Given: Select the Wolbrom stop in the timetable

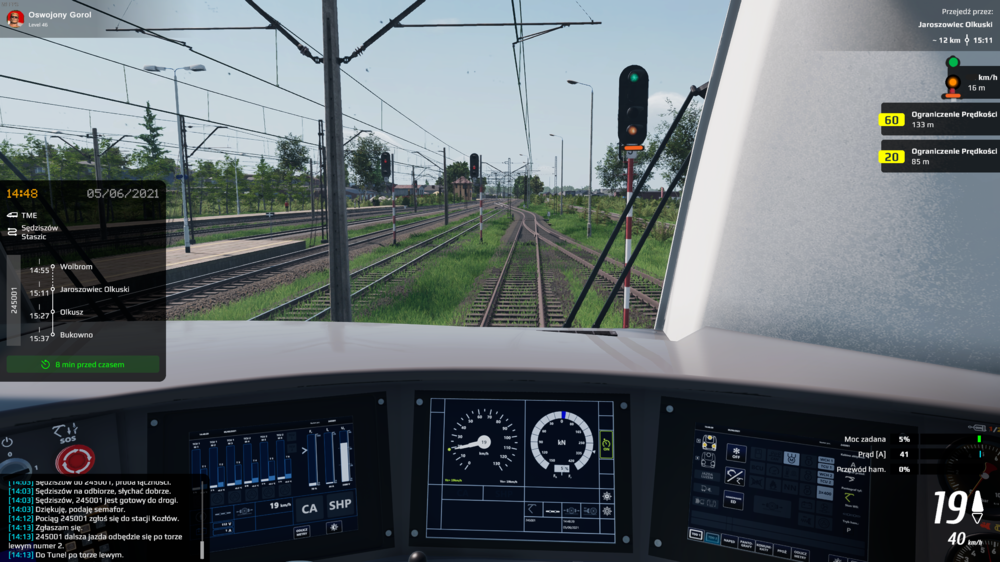Looking at the screenshot, I should click(x=76, y=268).
